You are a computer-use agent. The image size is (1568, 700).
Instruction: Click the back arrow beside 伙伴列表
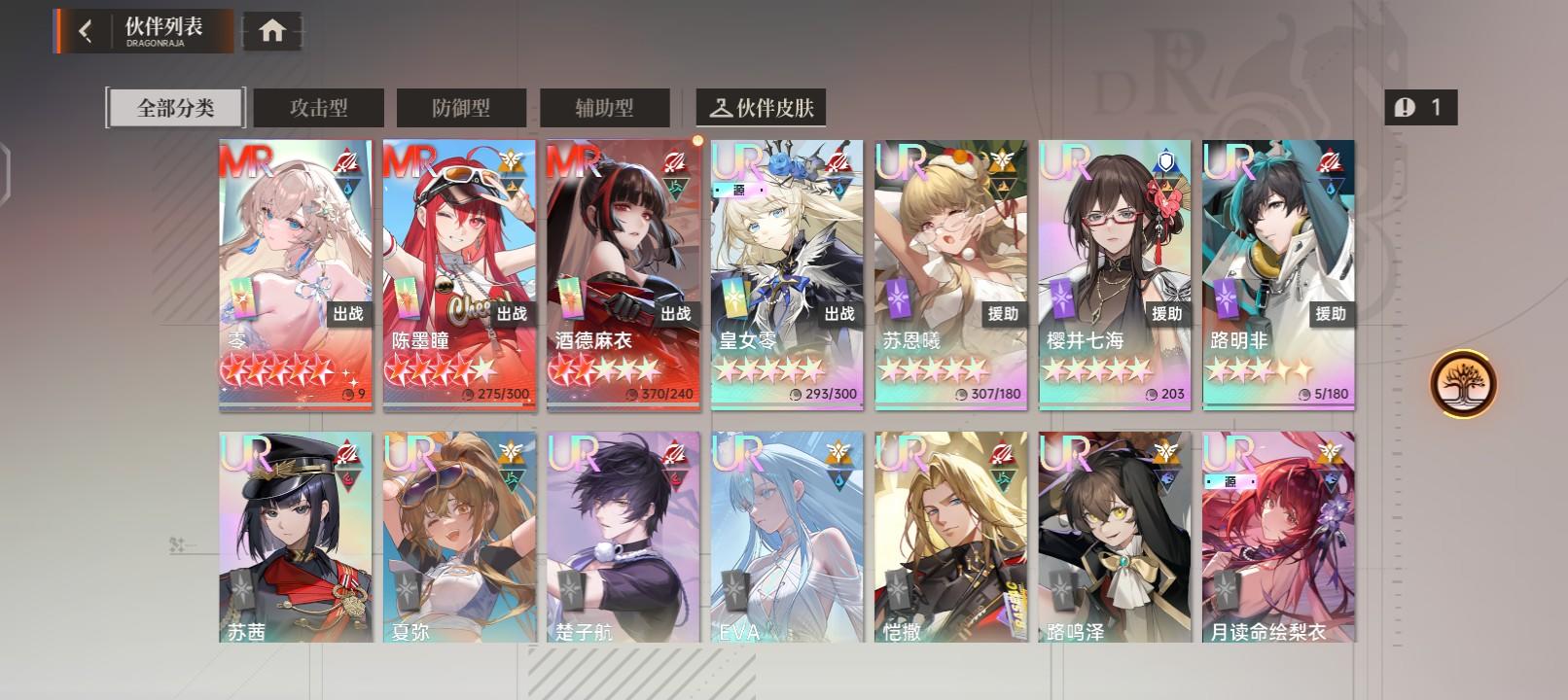click(x=86, y=30)
